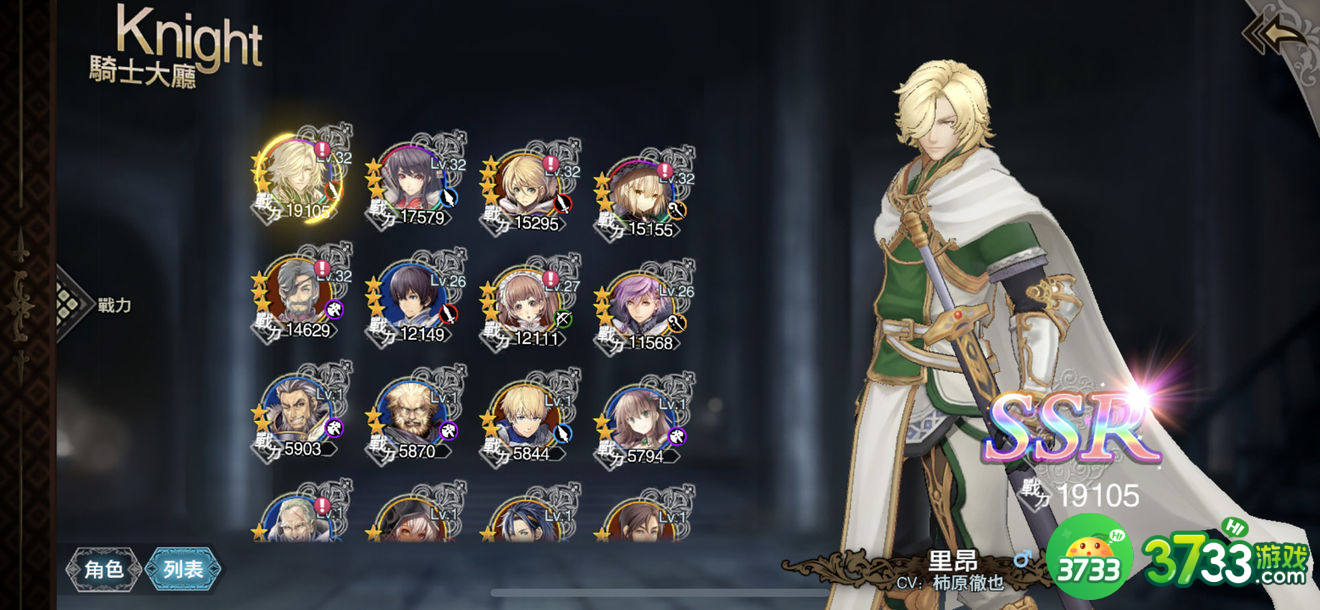Choose the knight with 17579 power
Screen dimensions: 1320x610
[x=411, y=182]
